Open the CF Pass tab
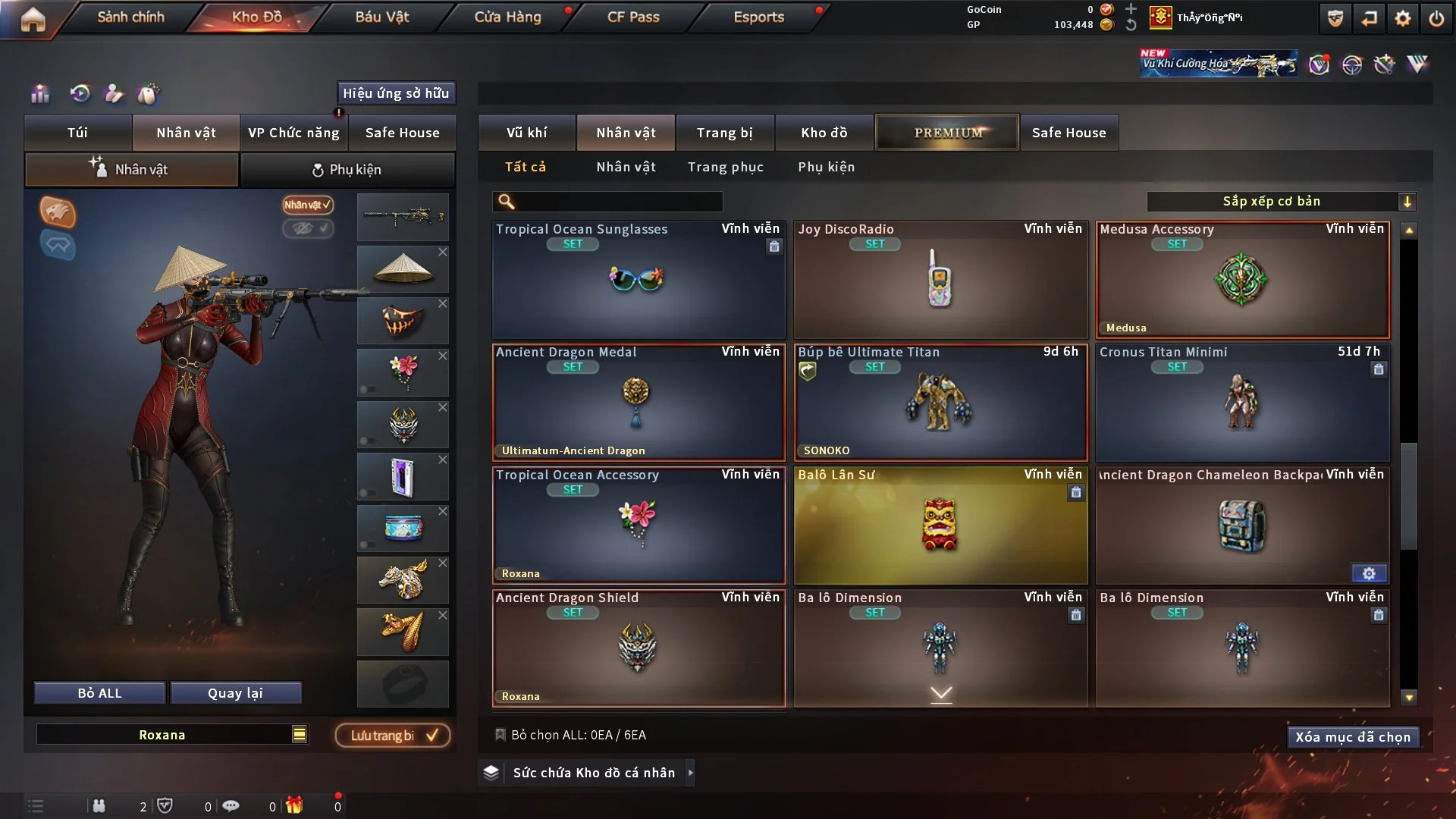The image size is (1456, 819). 633,17
